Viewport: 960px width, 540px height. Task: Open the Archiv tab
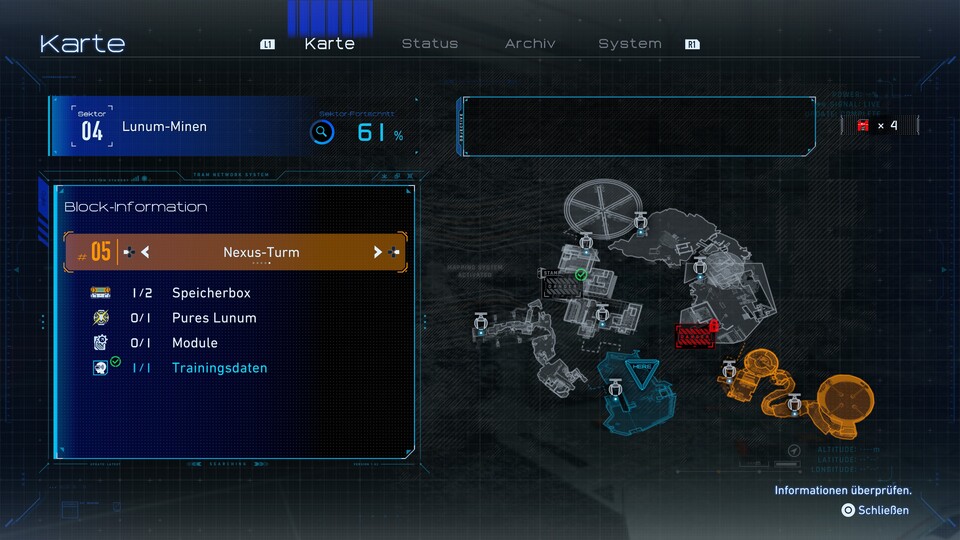tap(530, 44)
